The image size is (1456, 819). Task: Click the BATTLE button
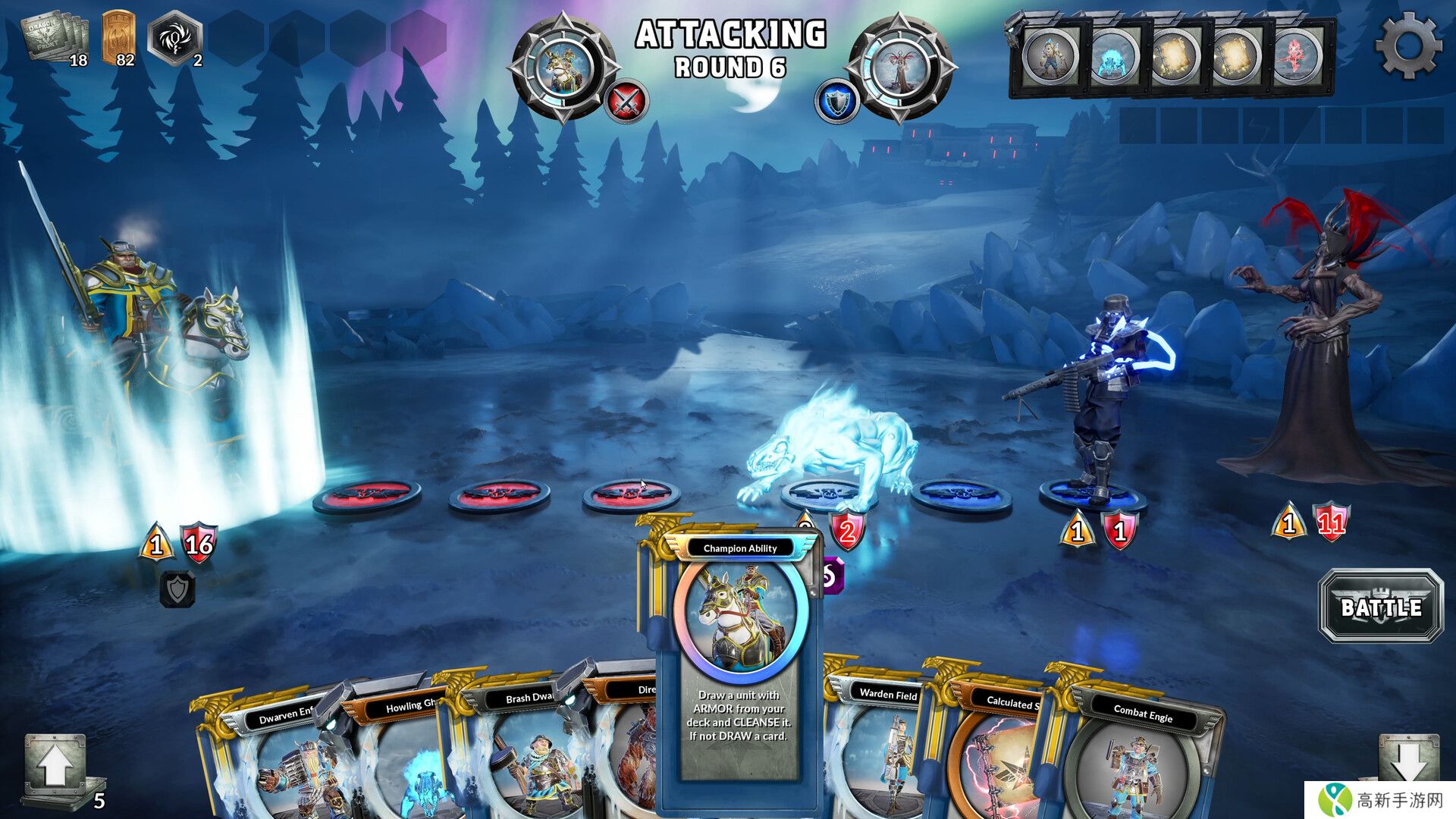1380,607
